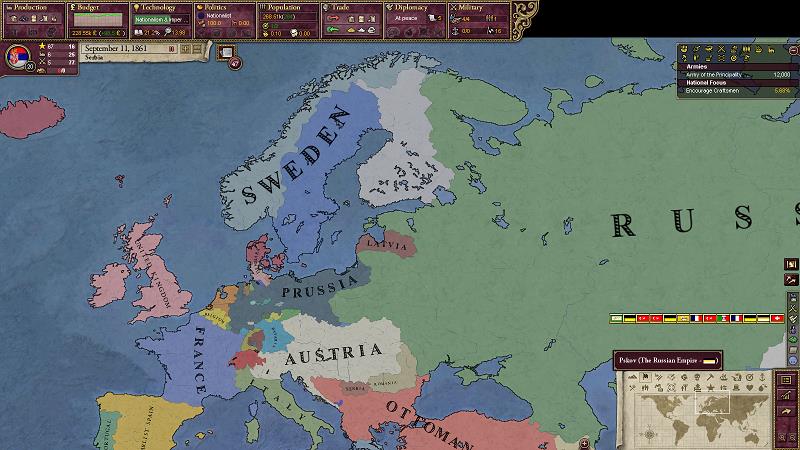Open the message log icon below the top bar
This screenshot has width=800, height=450.
[x=226, y=52]
